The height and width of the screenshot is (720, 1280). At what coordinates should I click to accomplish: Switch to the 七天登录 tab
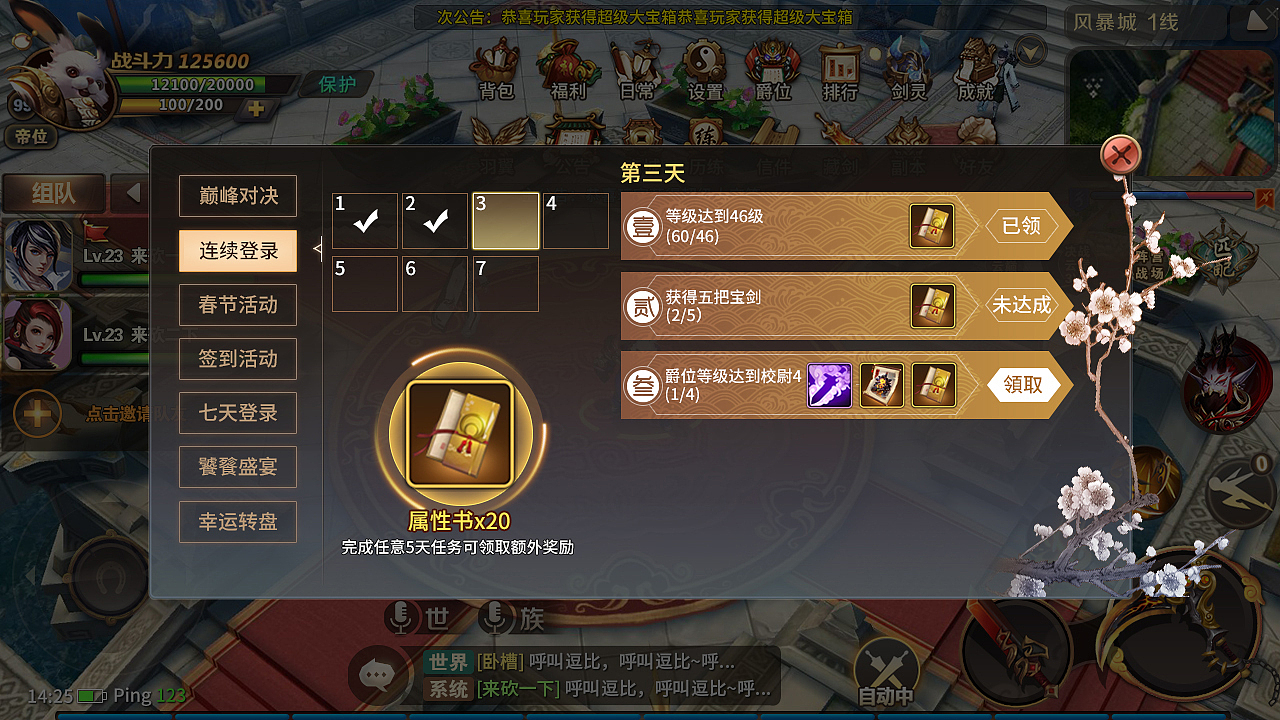coord(237,413)
